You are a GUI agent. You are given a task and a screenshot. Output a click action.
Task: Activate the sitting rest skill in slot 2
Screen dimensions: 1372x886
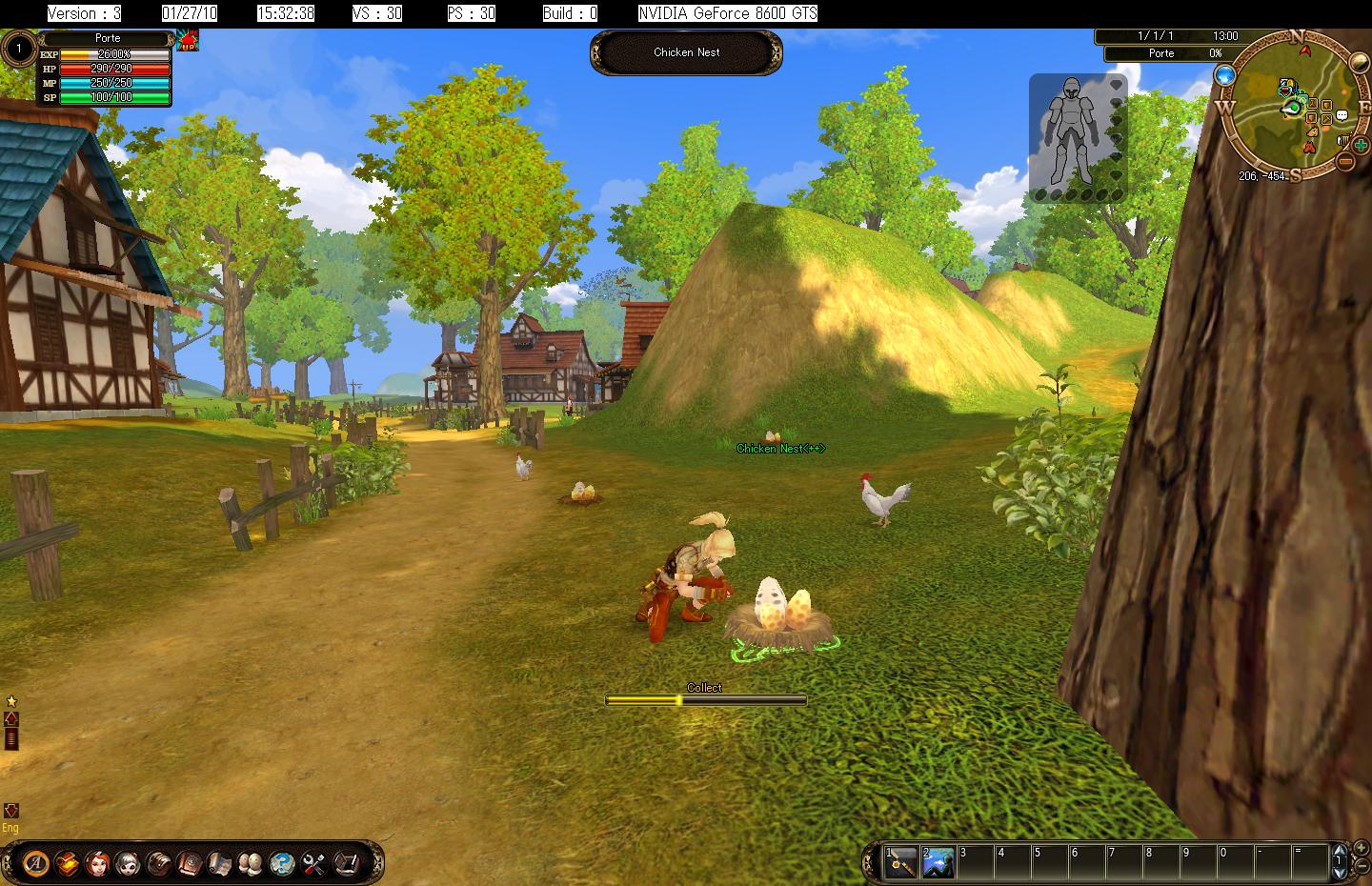tap(938, 862)
